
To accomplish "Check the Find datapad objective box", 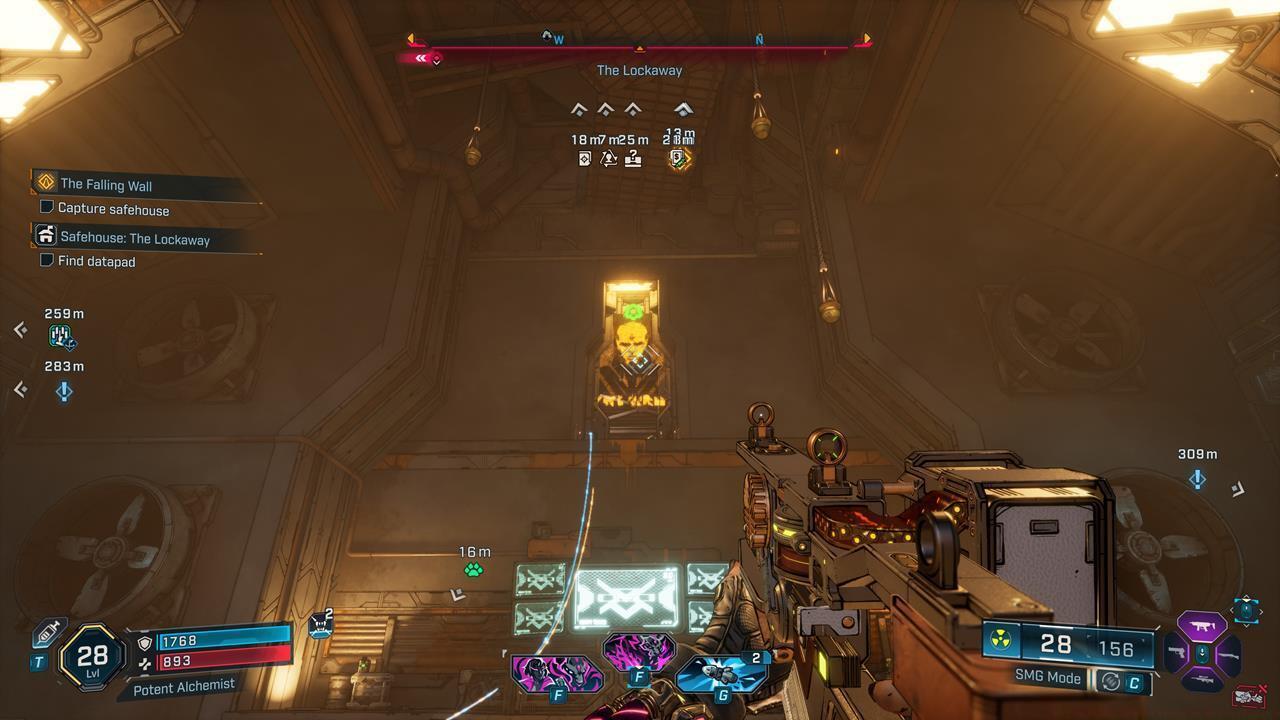I will click(x=45, y=261).
